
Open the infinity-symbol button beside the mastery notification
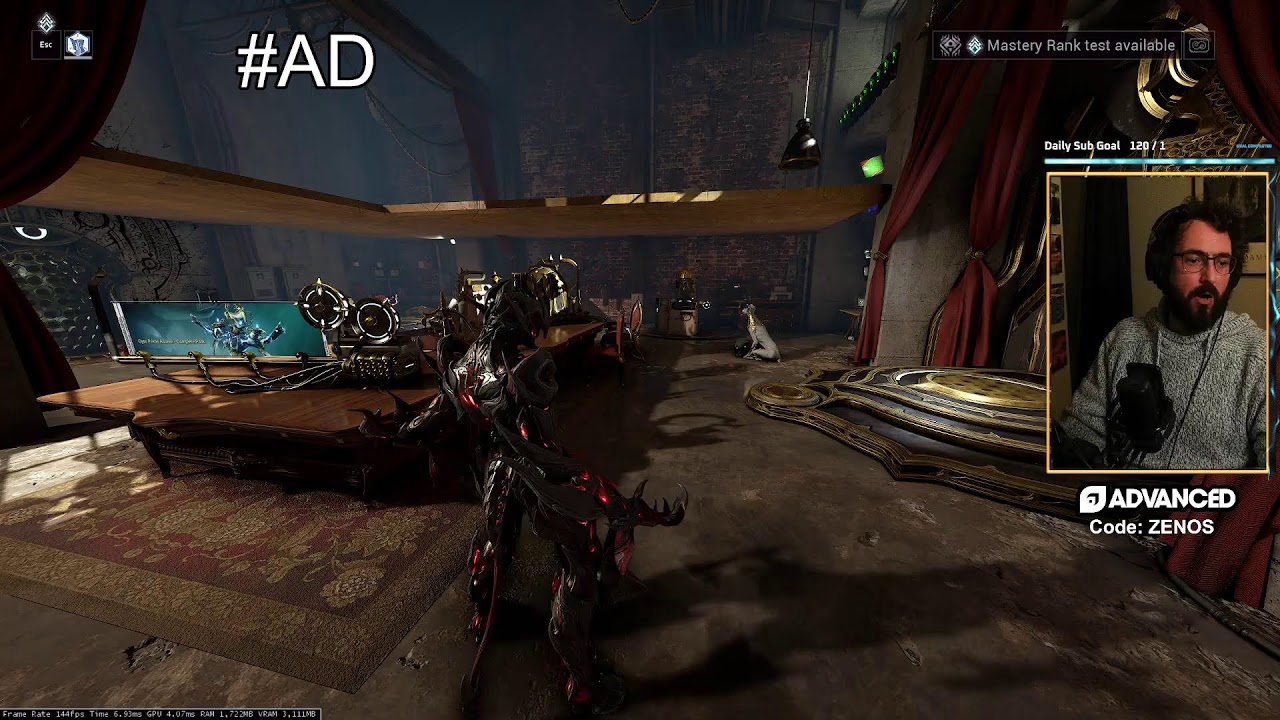point(1199,45)
